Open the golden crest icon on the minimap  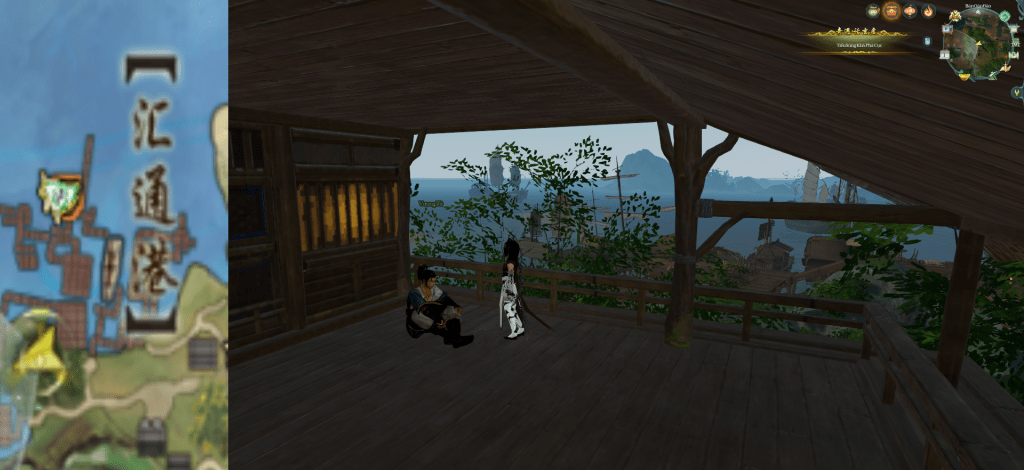coord(955,15)
